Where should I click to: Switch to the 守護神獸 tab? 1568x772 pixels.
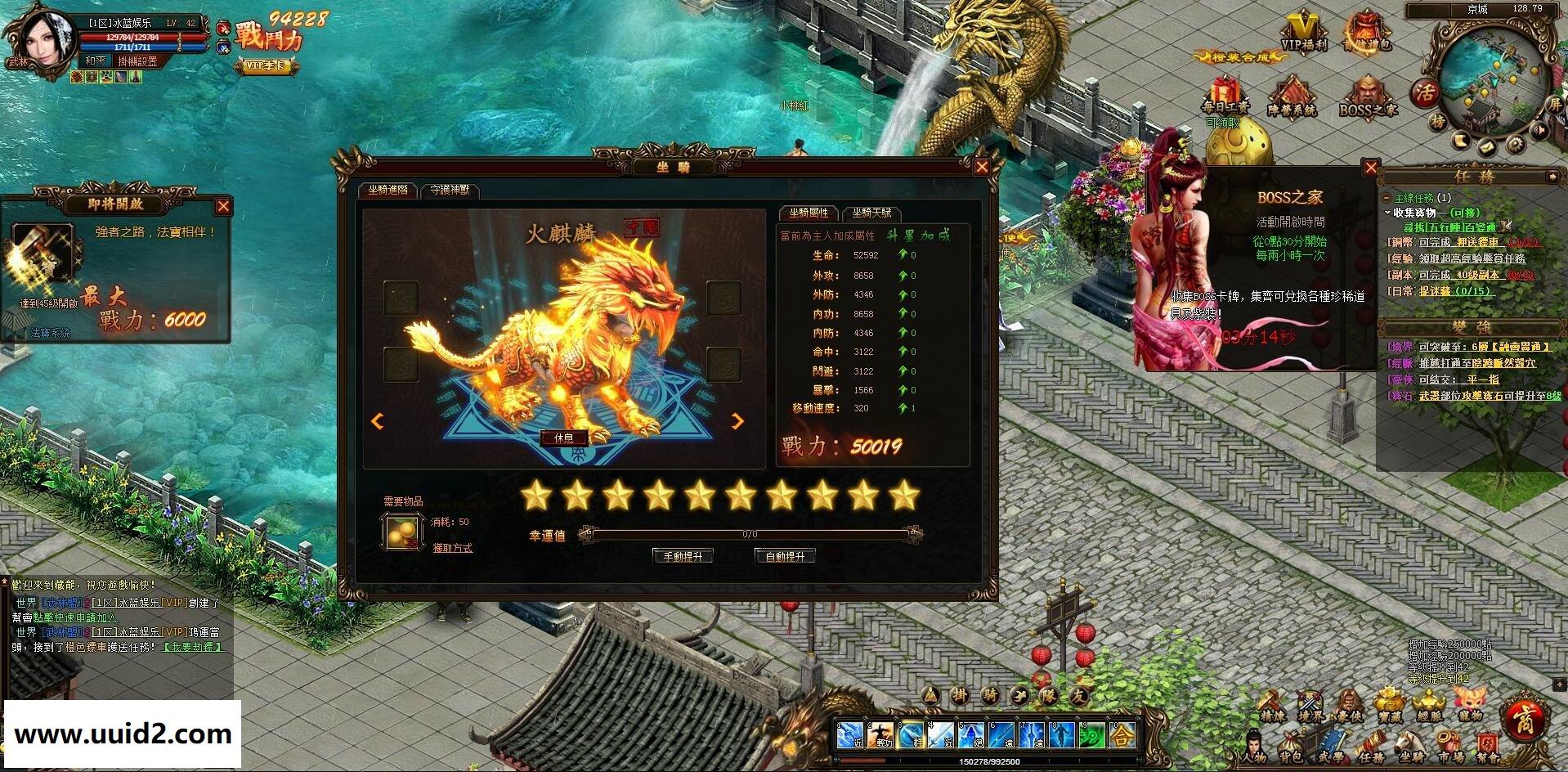pos(450,190)
